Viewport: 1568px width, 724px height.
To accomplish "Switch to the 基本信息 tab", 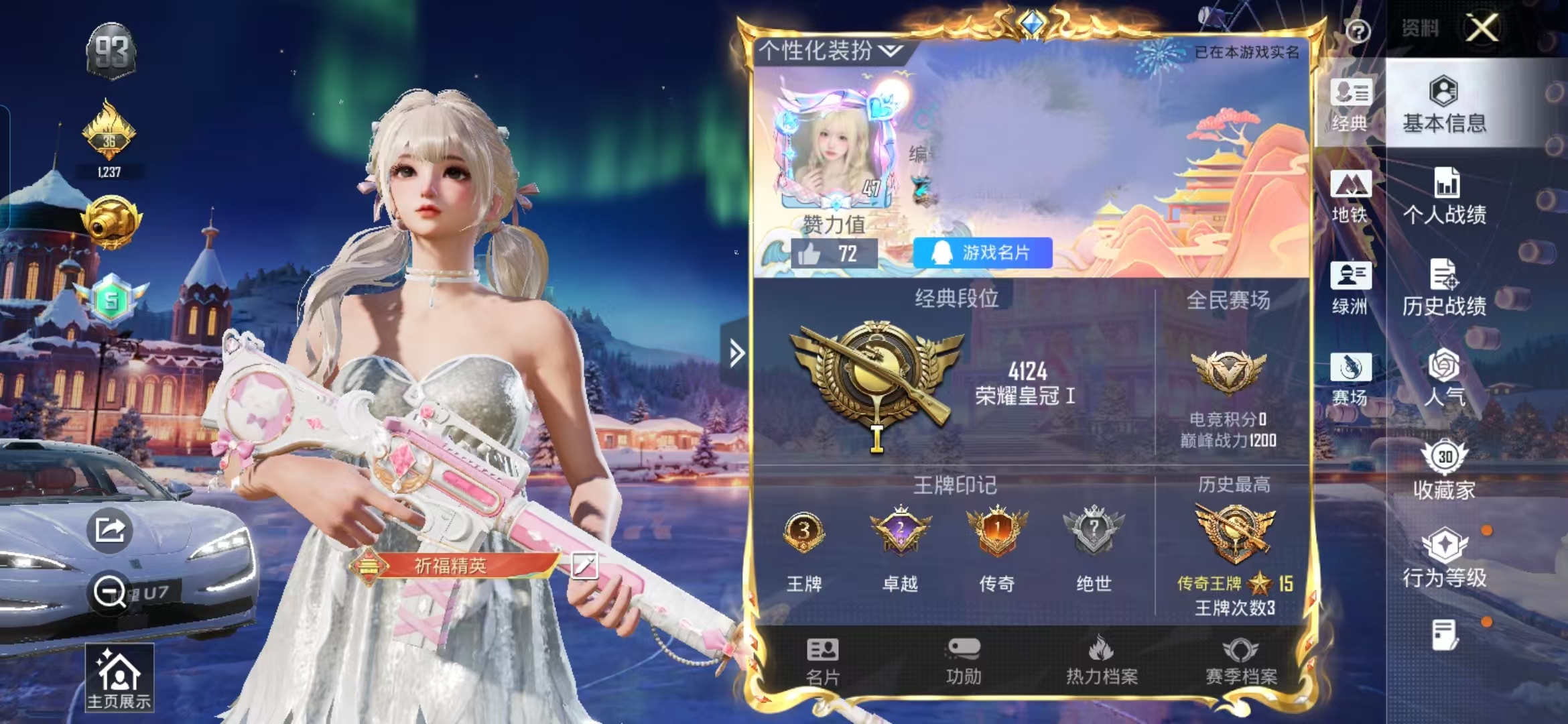I will point(1444,105).
